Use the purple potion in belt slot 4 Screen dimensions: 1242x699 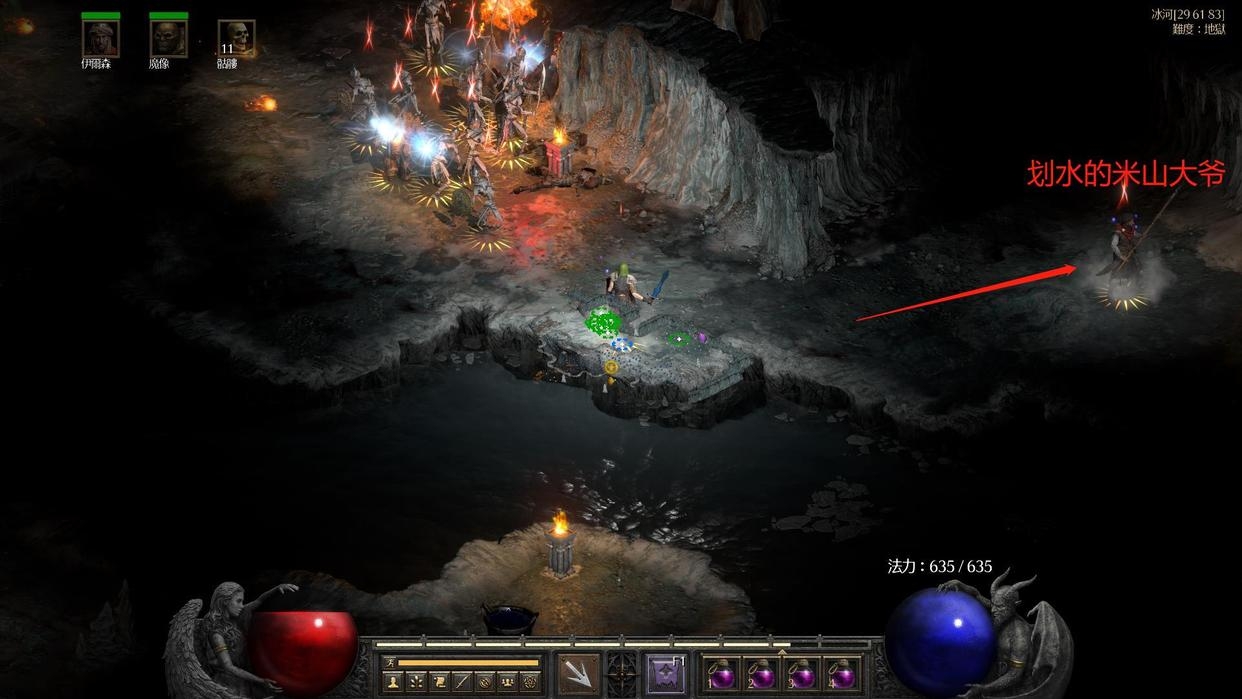[842, 674]
